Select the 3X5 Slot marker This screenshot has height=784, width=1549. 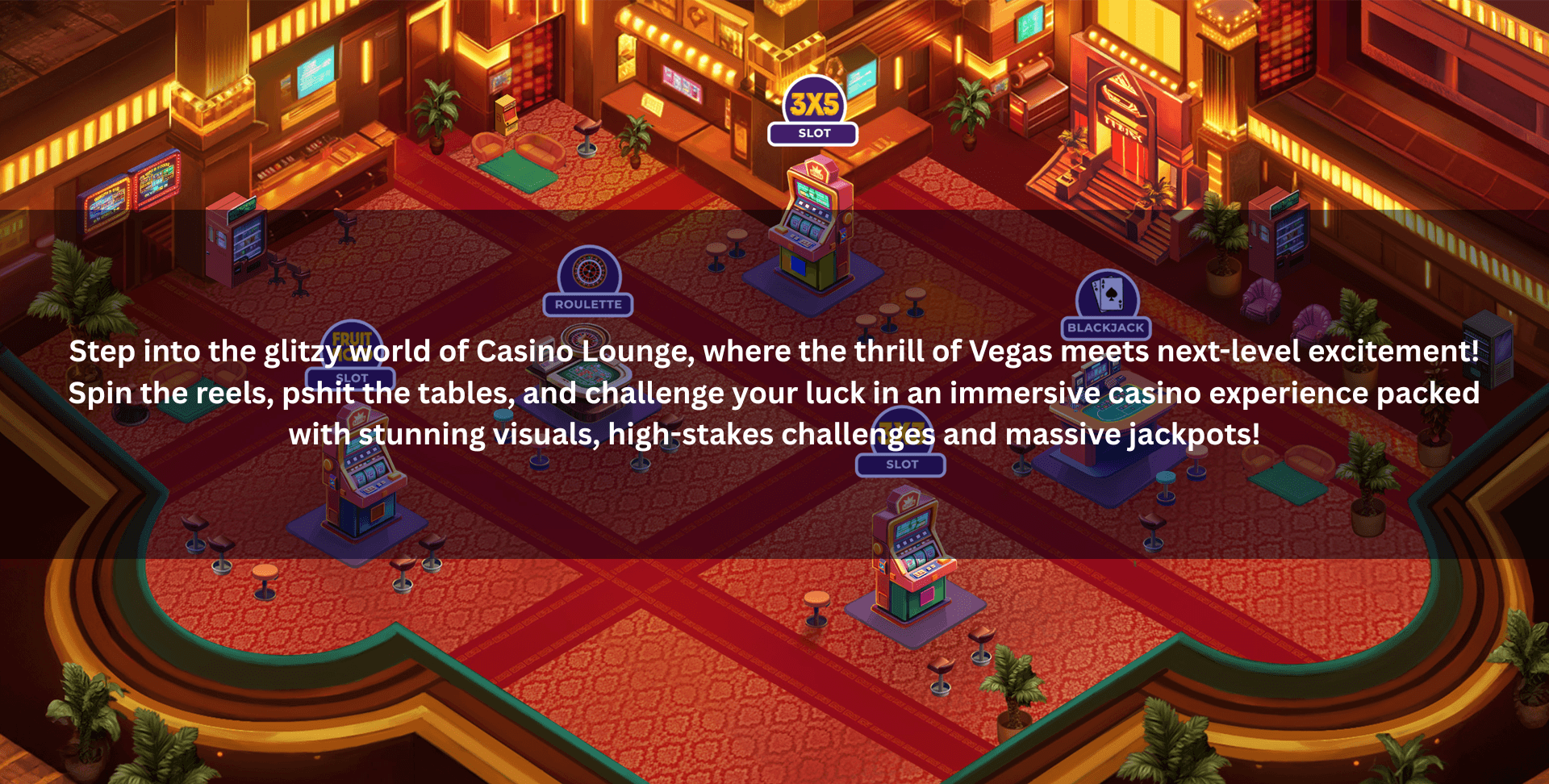pyautogui.click(x=813, y=111)
